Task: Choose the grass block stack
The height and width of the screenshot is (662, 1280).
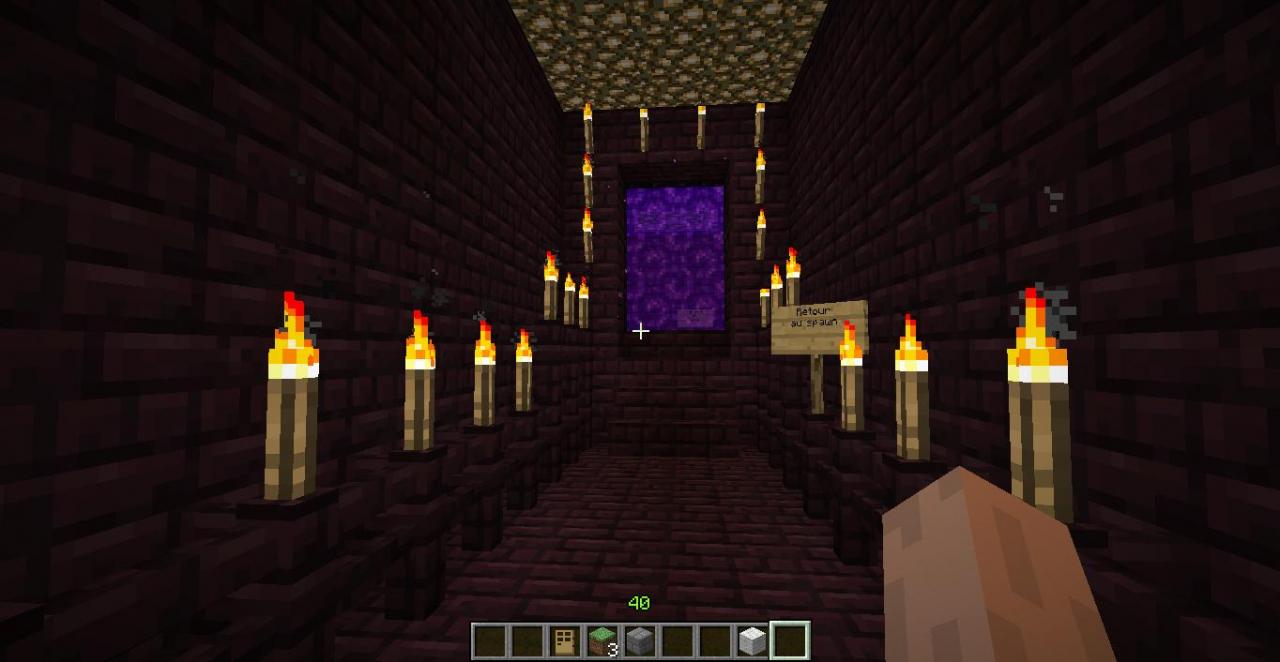Action: [x=602, y=641]
